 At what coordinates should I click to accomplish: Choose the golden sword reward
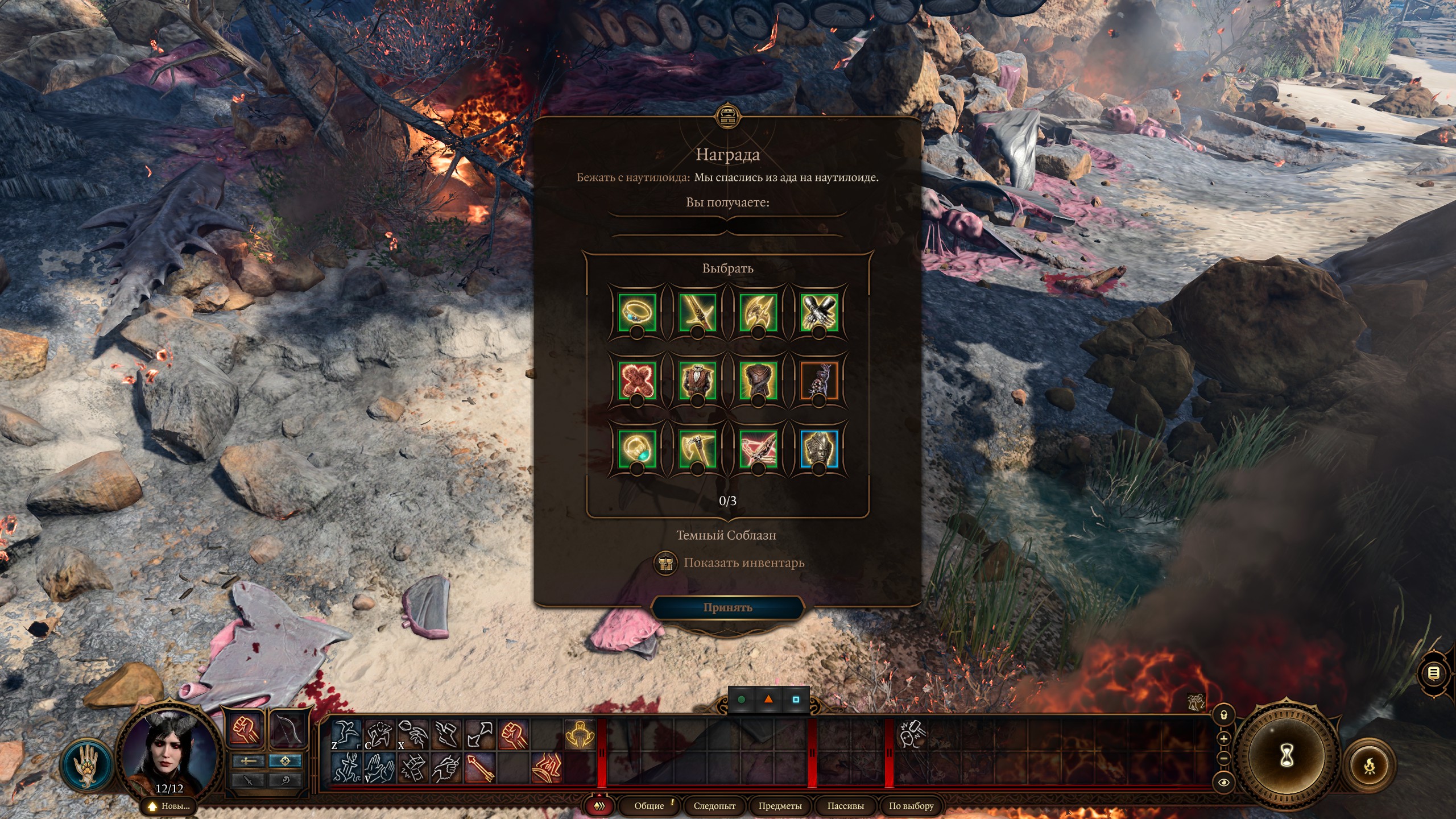coord(697,312)
